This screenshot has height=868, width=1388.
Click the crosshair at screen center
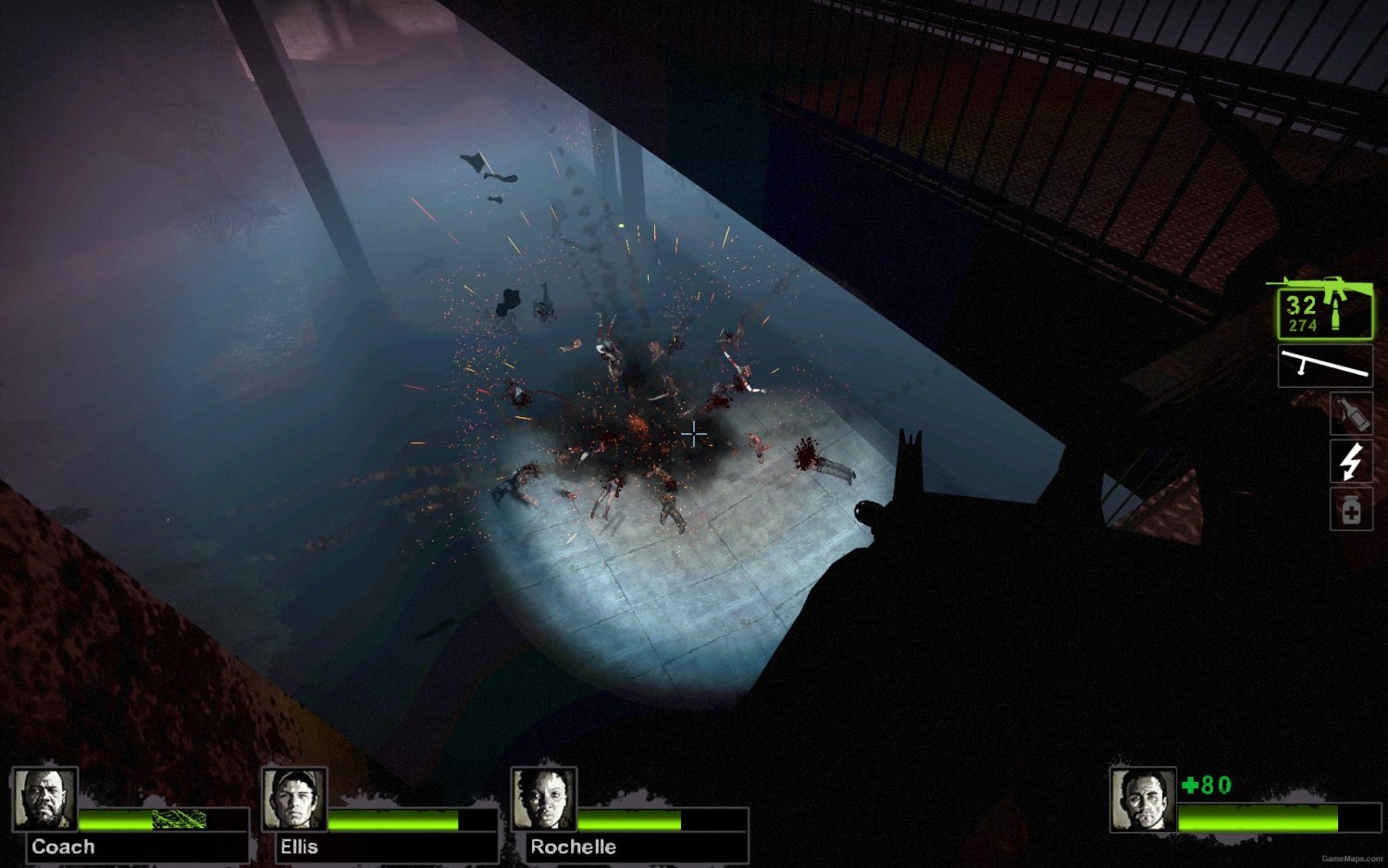tap(694, 434)
